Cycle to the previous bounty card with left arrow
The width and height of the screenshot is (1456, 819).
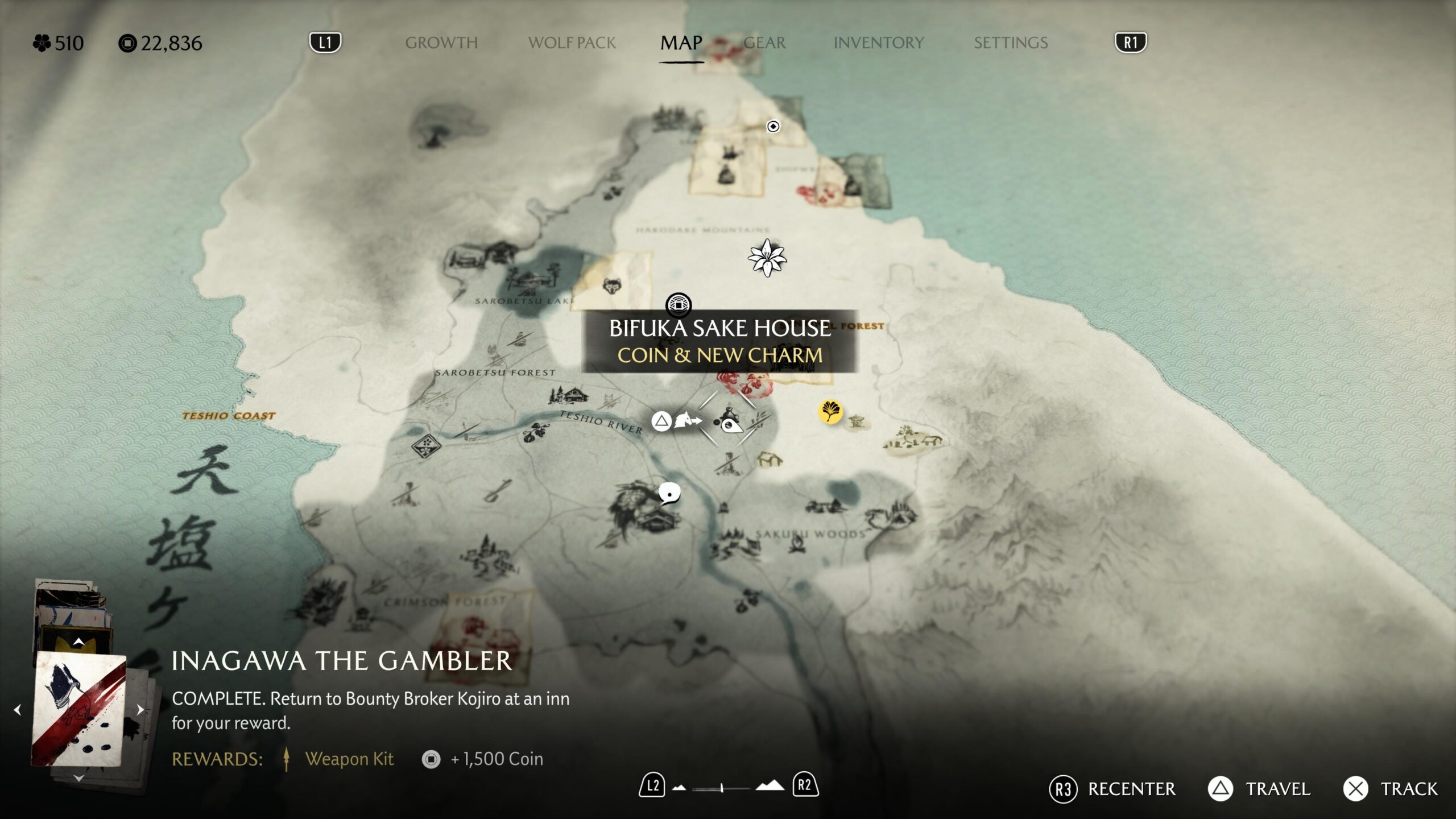pyautogui.click(x=18, y=709)
